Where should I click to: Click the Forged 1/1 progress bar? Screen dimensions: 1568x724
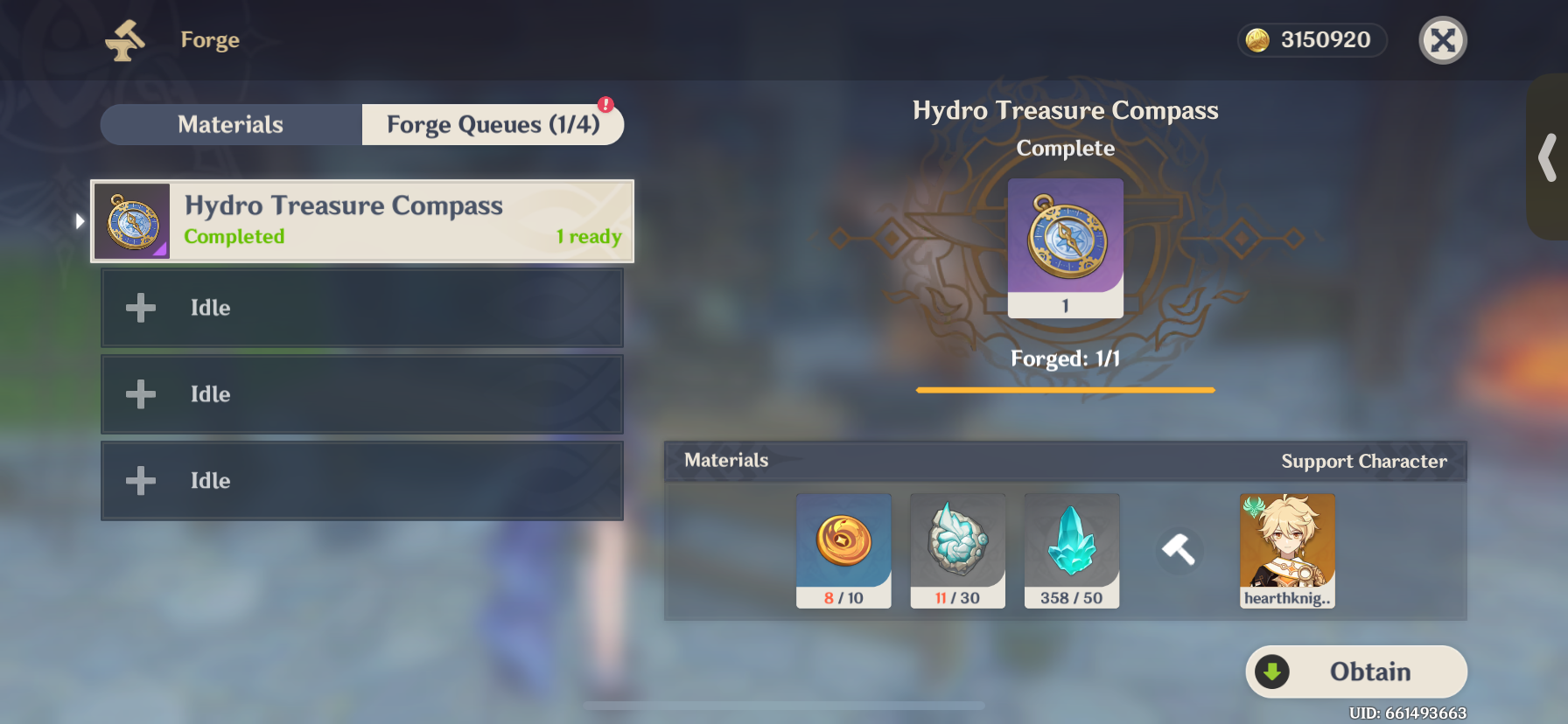[x=1064, y=389]
